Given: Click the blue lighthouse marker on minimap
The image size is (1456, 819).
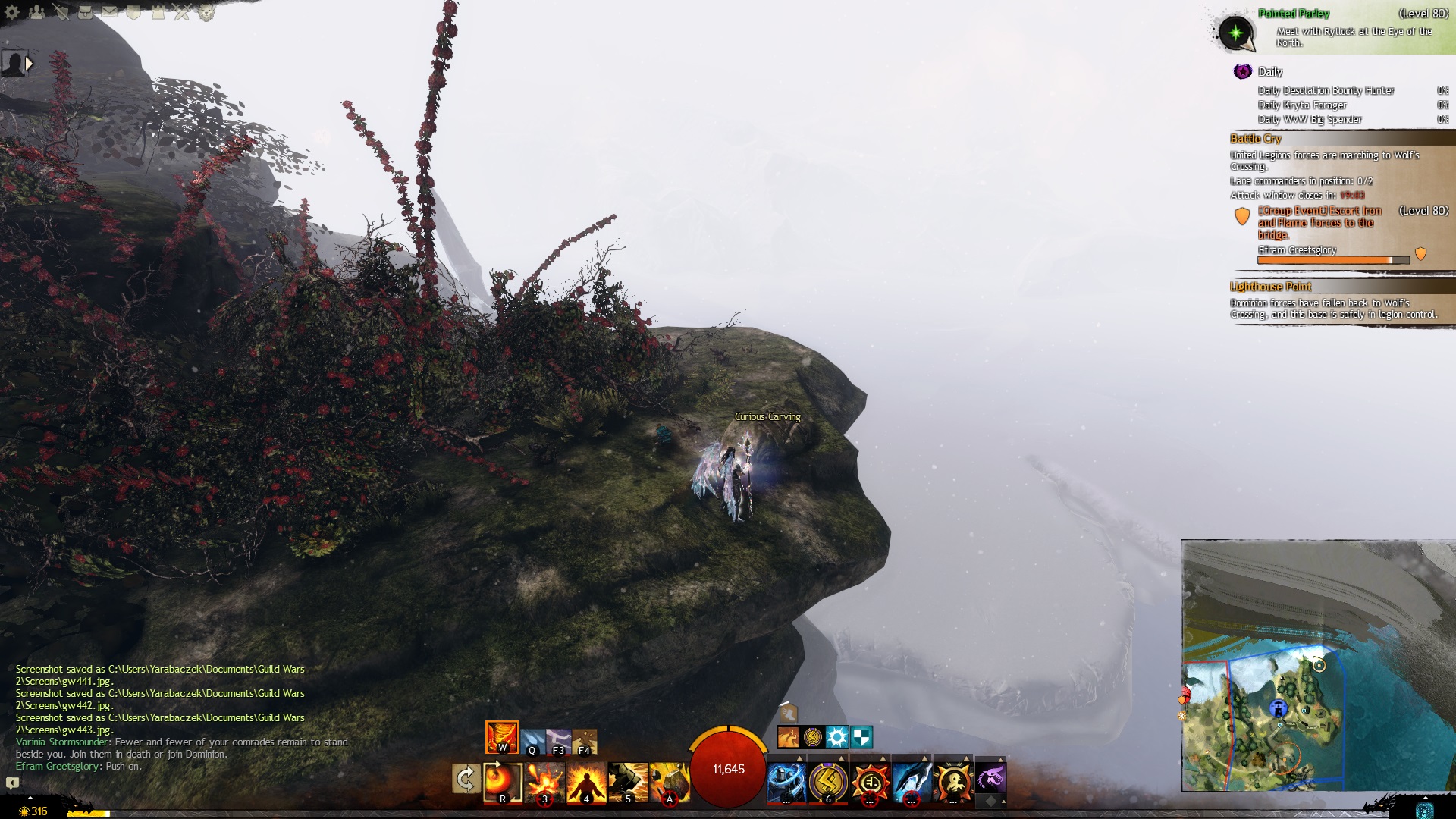Looking at the screenshot, I should [x=1279, y=709].
